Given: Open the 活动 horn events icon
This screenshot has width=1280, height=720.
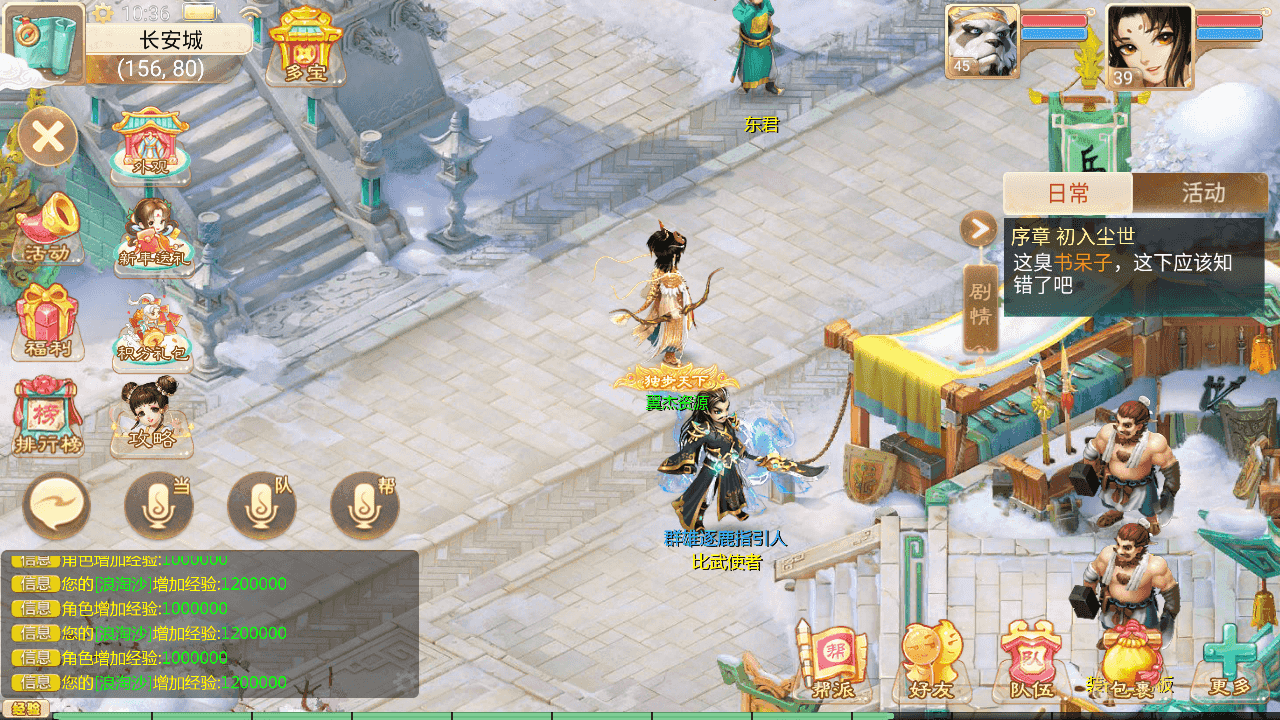Looking at the screenshot, I should click(x=47, y=229).
